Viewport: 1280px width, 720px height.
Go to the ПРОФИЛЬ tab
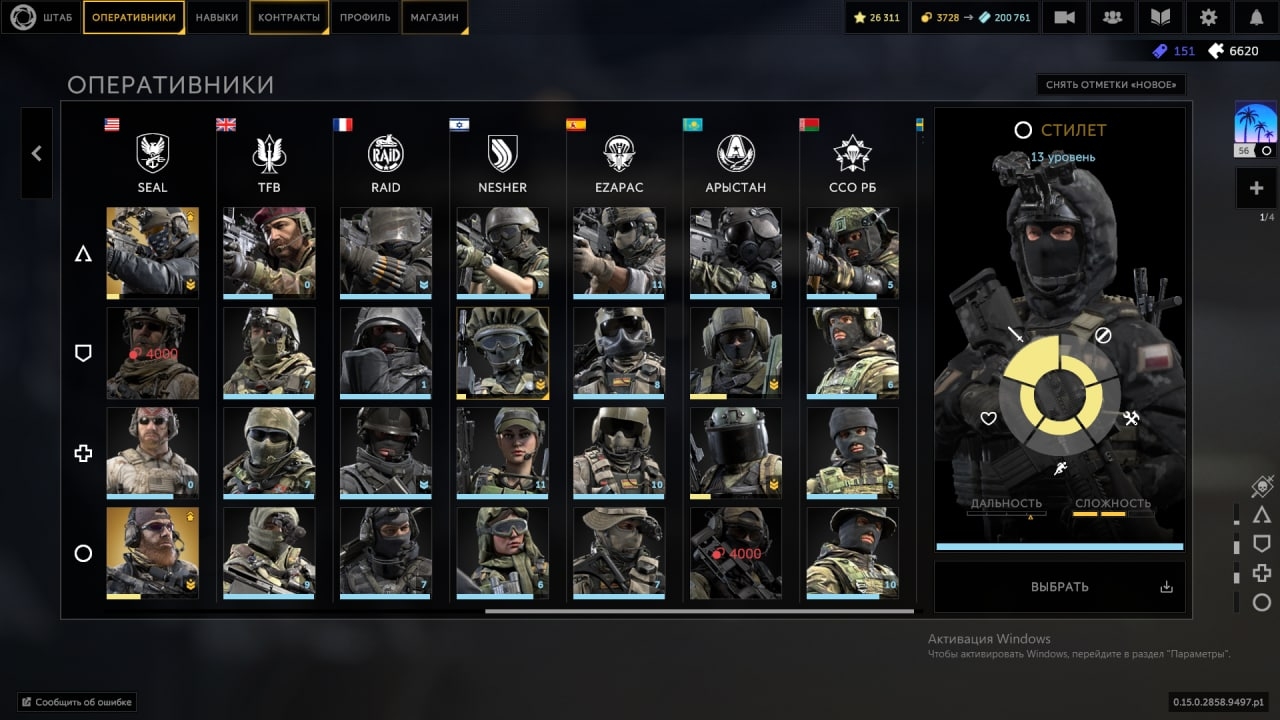pyautogui.click(x=365, y=18)
